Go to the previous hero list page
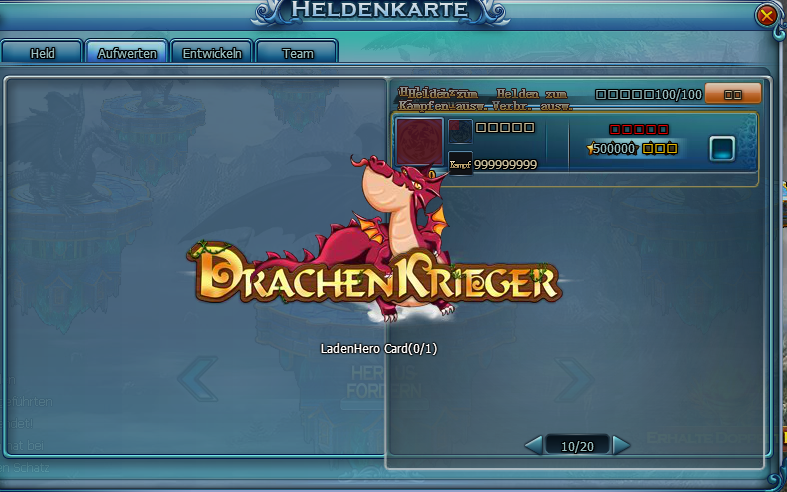 533,444
